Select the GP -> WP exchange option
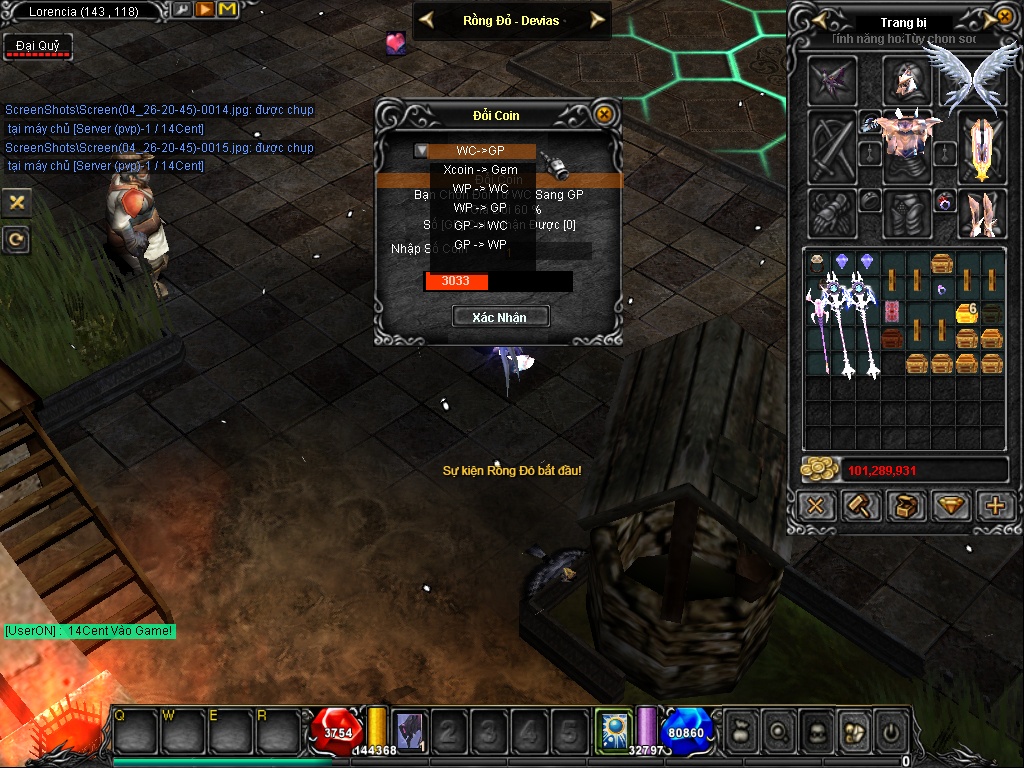1024x768 pixels. click(x=480, y=245)
